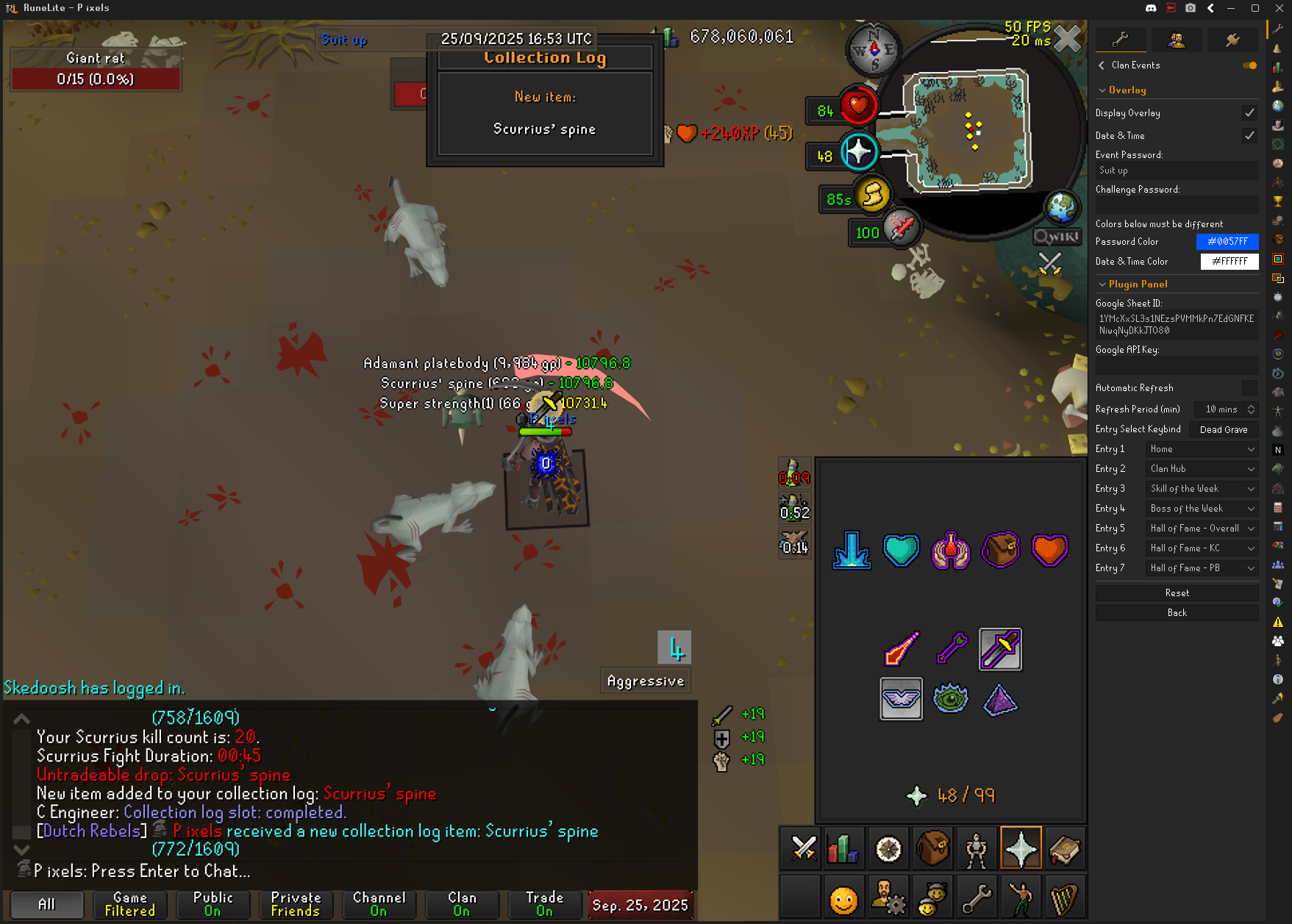Open the world map globe
The width and height of the screenshot is (1292, 924).
tap(1062, 208)
